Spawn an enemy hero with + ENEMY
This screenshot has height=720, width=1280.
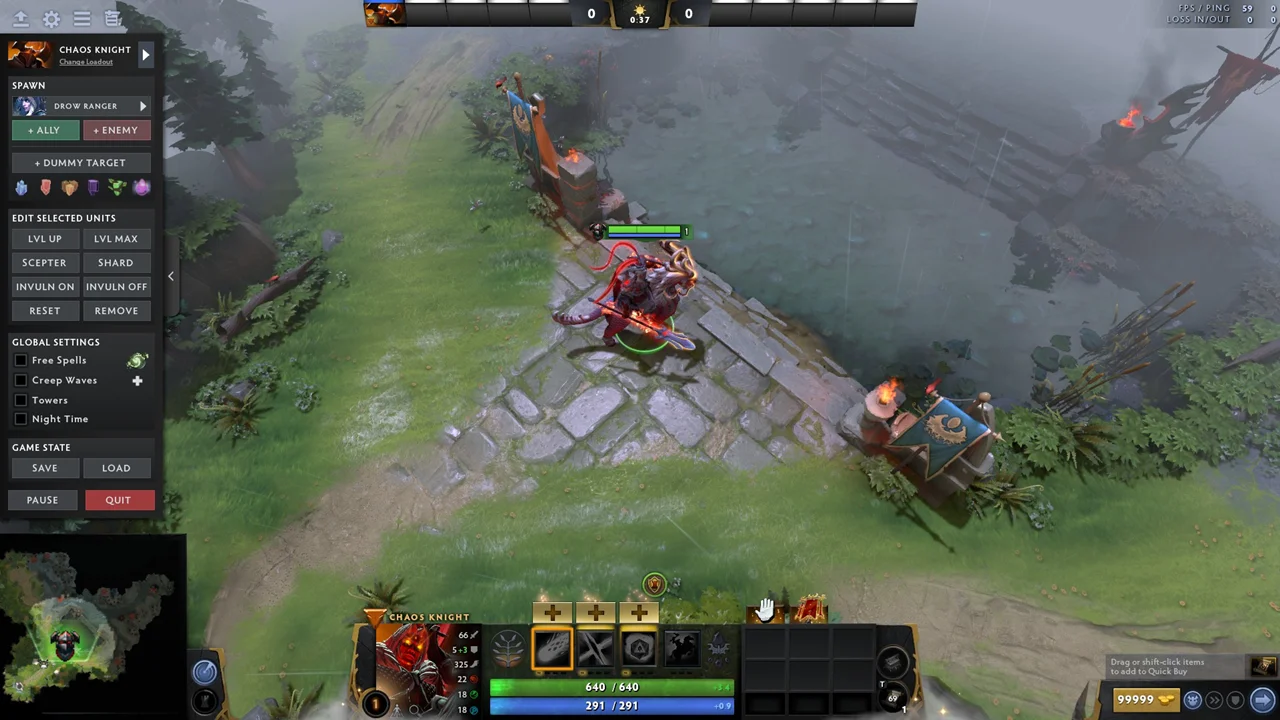point(116,130)
